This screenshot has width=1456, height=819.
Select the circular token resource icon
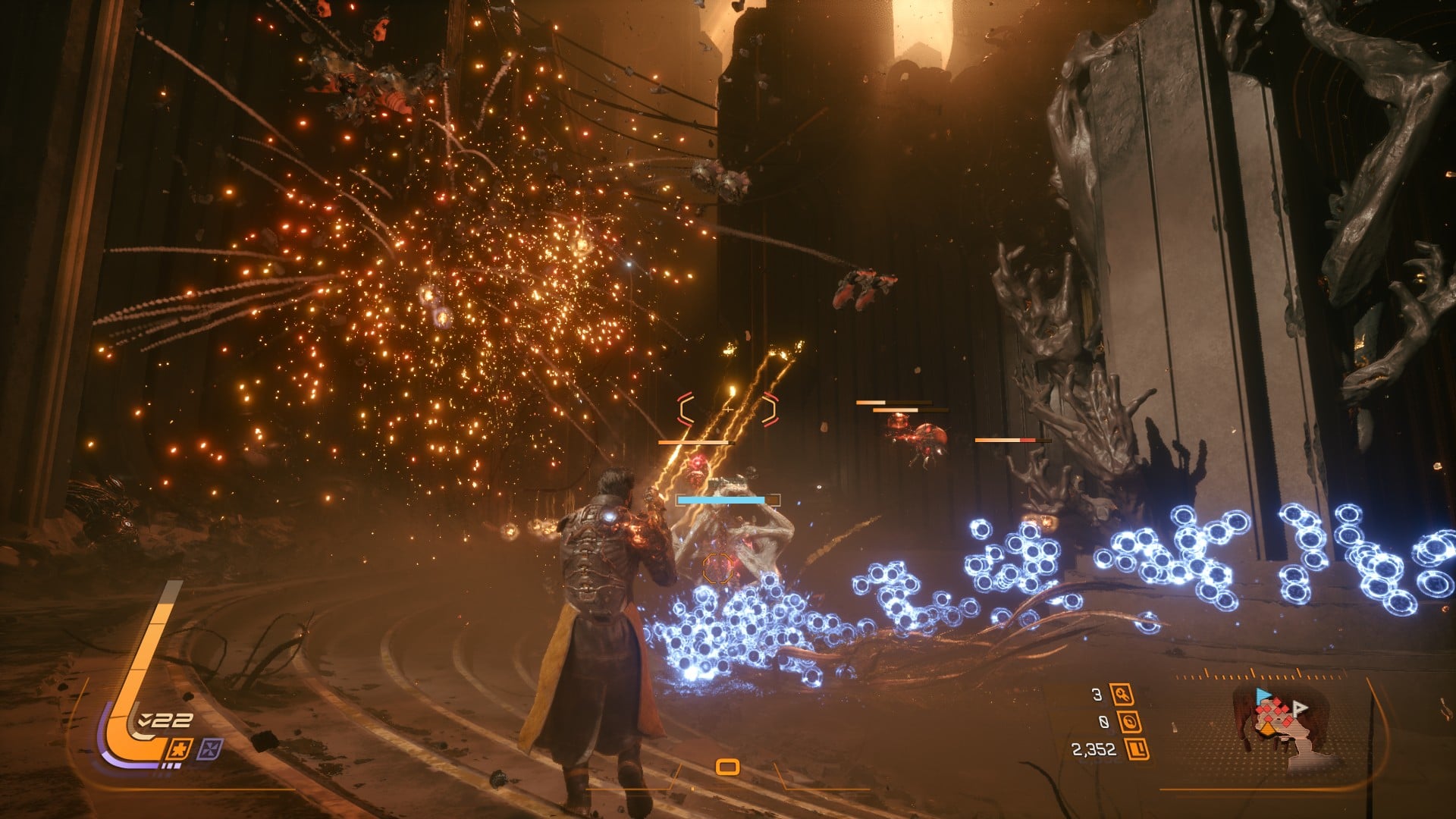tap(1130, 722)
